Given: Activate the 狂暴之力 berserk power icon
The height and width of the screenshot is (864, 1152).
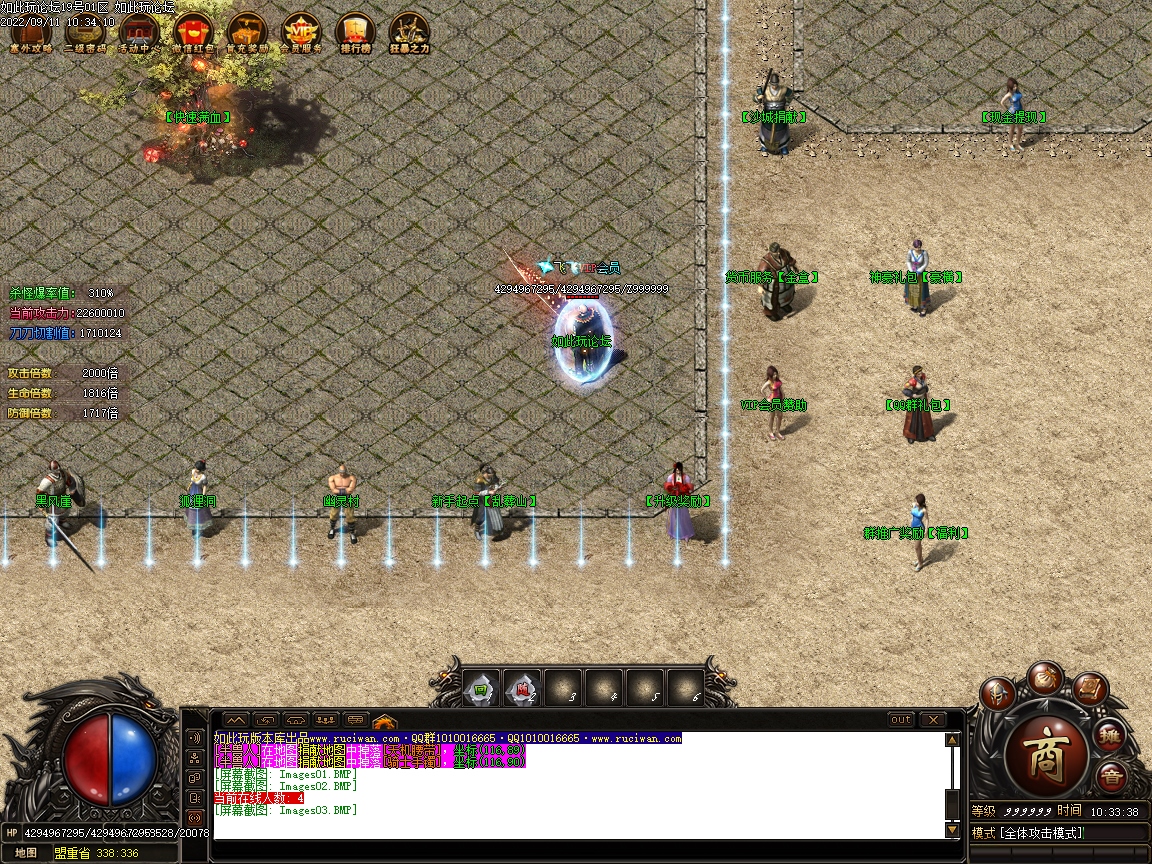Looking at the screenshot, I should point(409,32).
